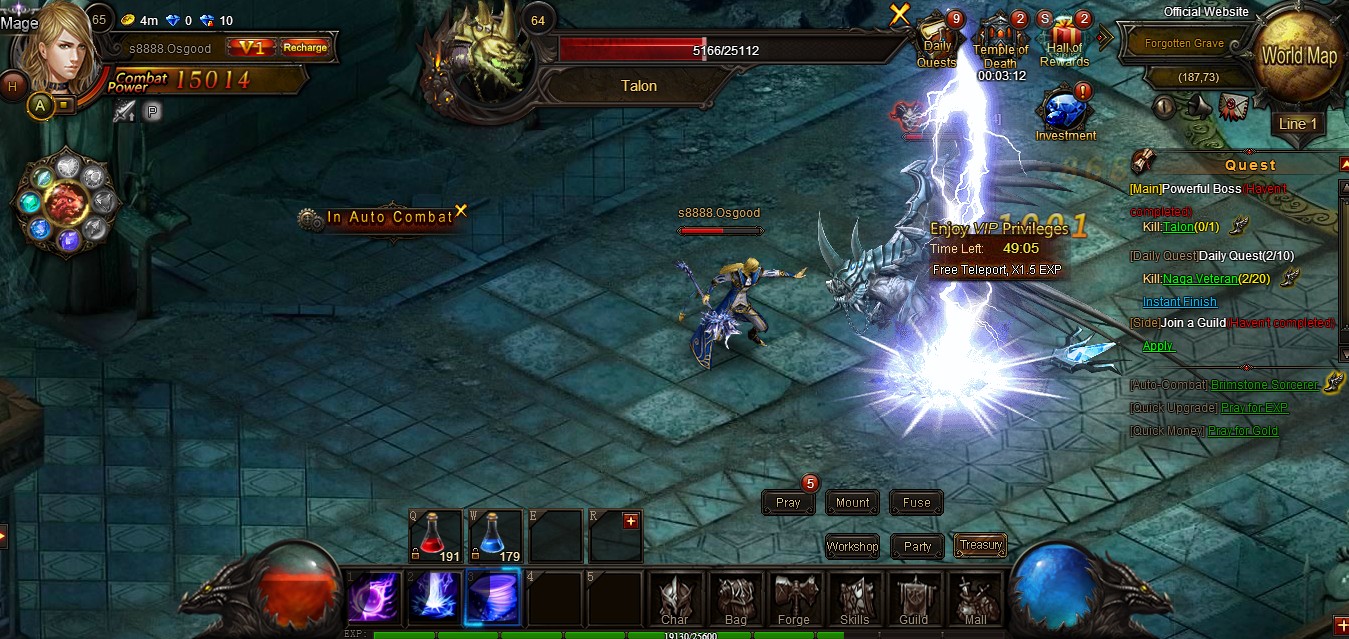This screenshot has height=639, width=1349.
Task: Open the Treasury
Action: point(980,545)
